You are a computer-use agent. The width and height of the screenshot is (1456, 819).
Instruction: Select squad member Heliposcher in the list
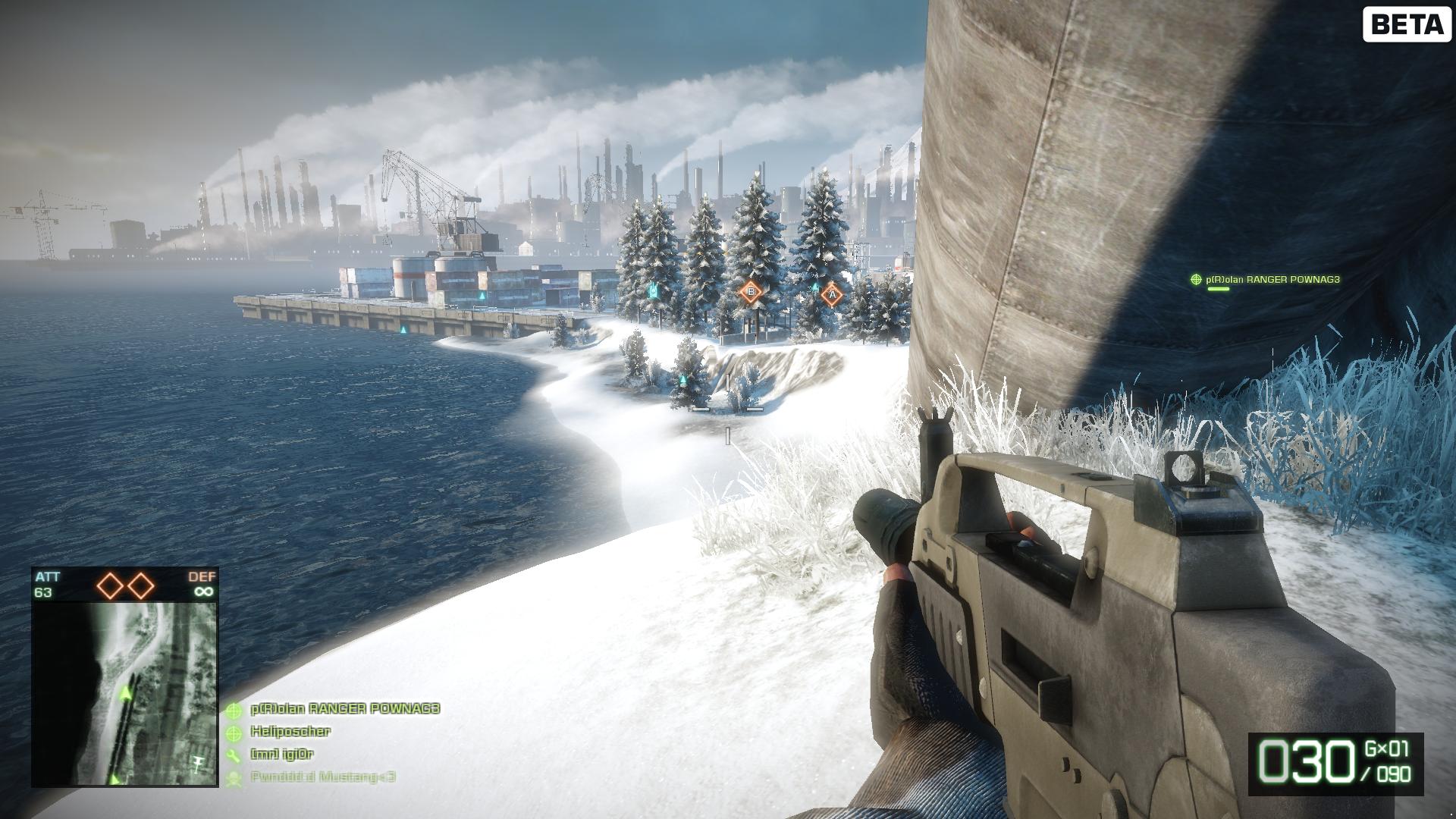(x=290, y=732)
